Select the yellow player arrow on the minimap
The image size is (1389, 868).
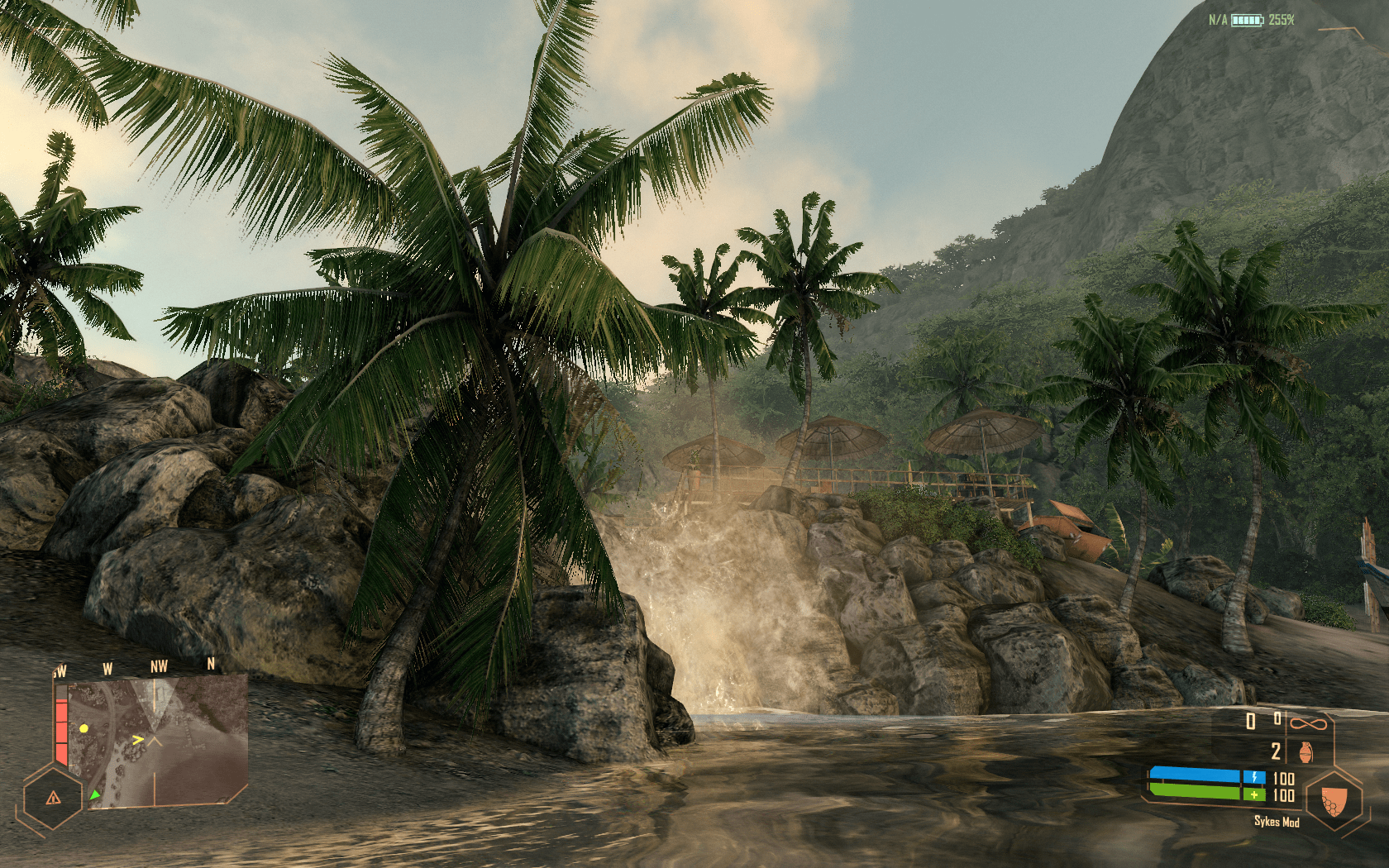click(x=138, y=740)
